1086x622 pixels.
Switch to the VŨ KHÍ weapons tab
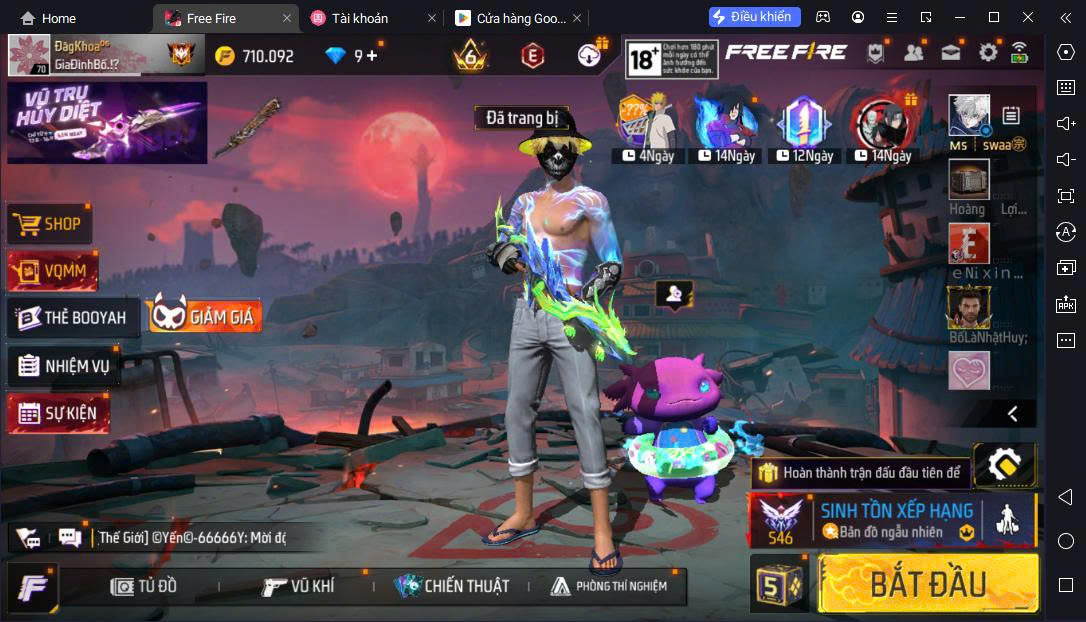(x=298, y=586)
